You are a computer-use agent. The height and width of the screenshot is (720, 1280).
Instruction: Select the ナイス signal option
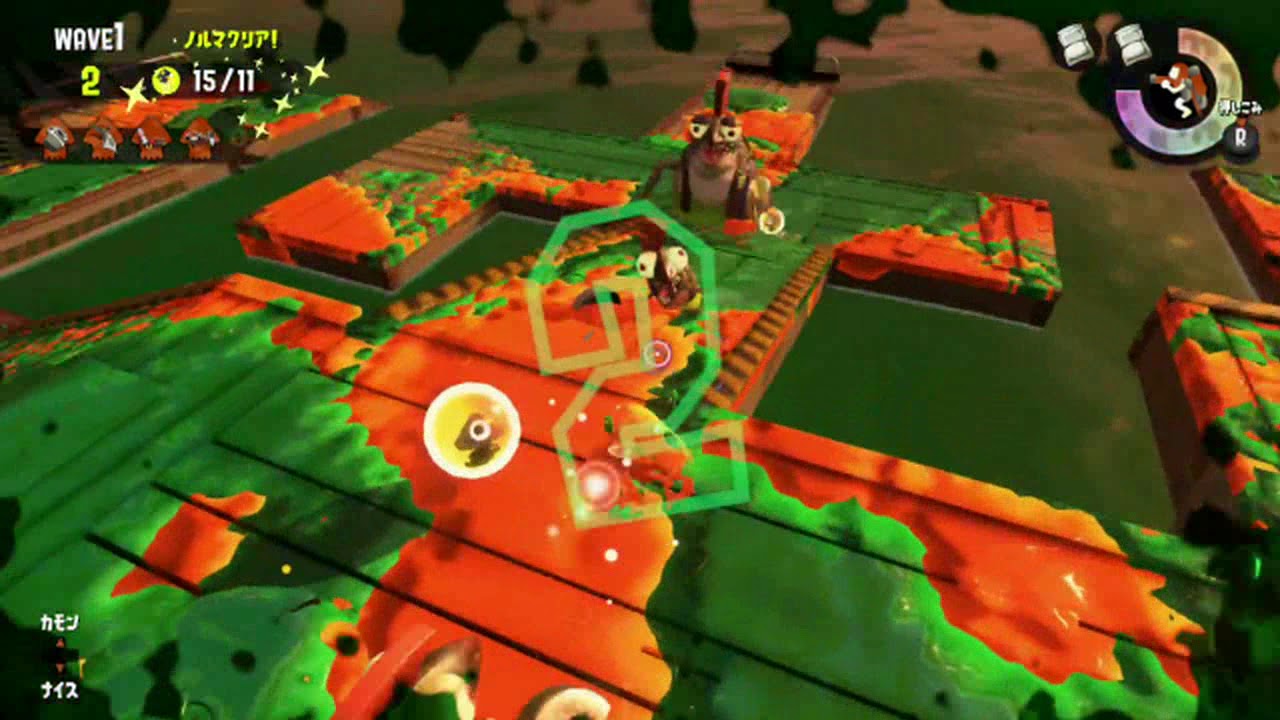60,688
